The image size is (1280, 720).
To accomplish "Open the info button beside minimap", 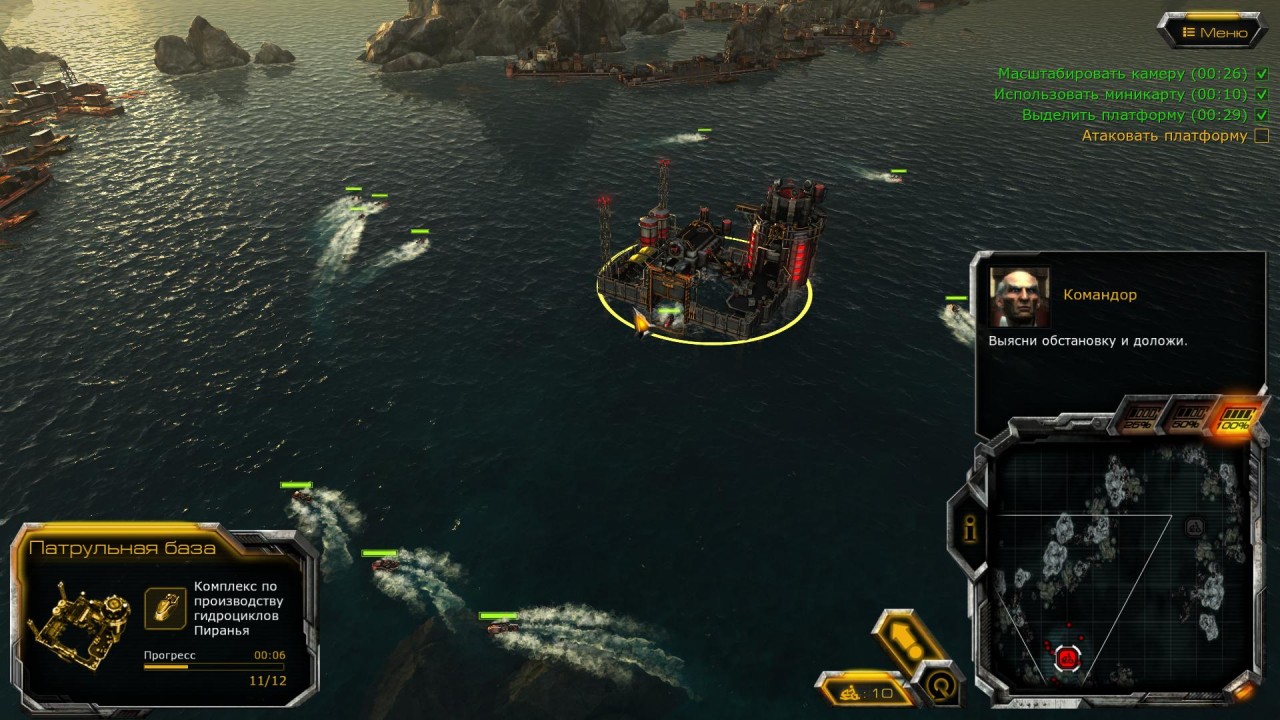I will (970, 530).
